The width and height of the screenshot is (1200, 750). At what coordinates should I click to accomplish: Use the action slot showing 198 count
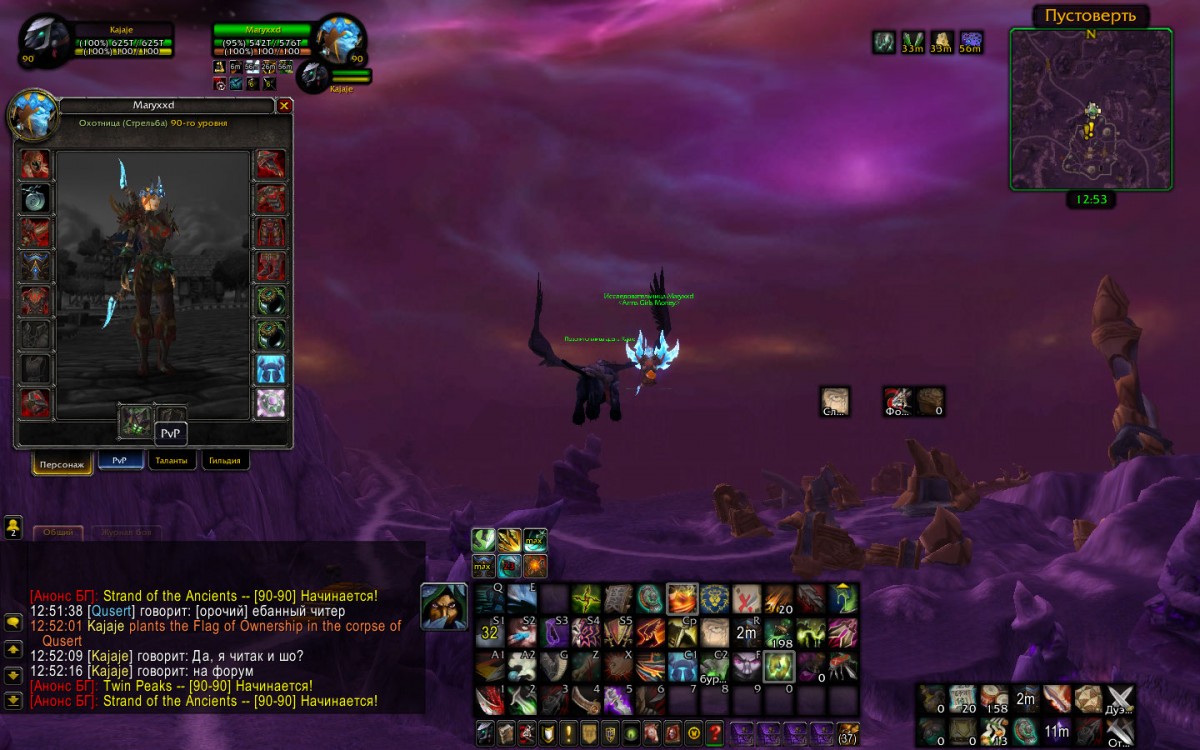point(779,632)
